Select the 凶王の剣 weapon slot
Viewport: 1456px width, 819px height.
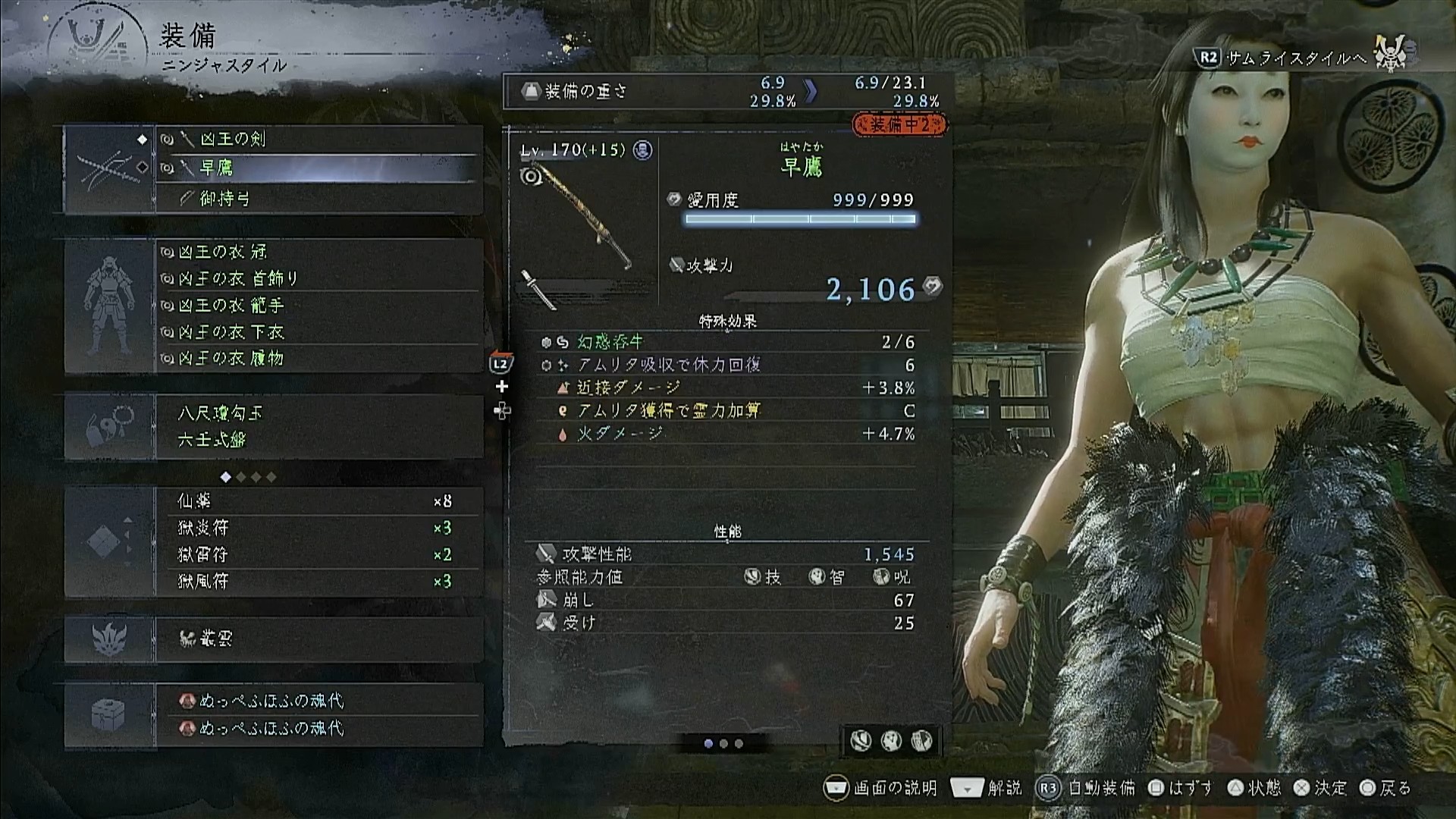pos(318,140)
